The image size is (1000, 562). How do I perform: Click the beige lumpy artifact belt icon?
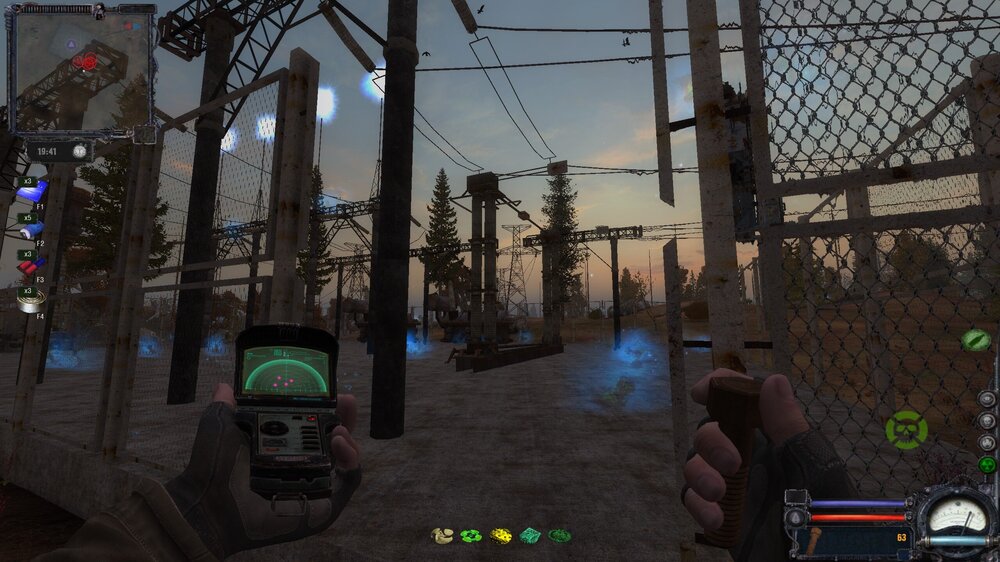tap(441, 536)
